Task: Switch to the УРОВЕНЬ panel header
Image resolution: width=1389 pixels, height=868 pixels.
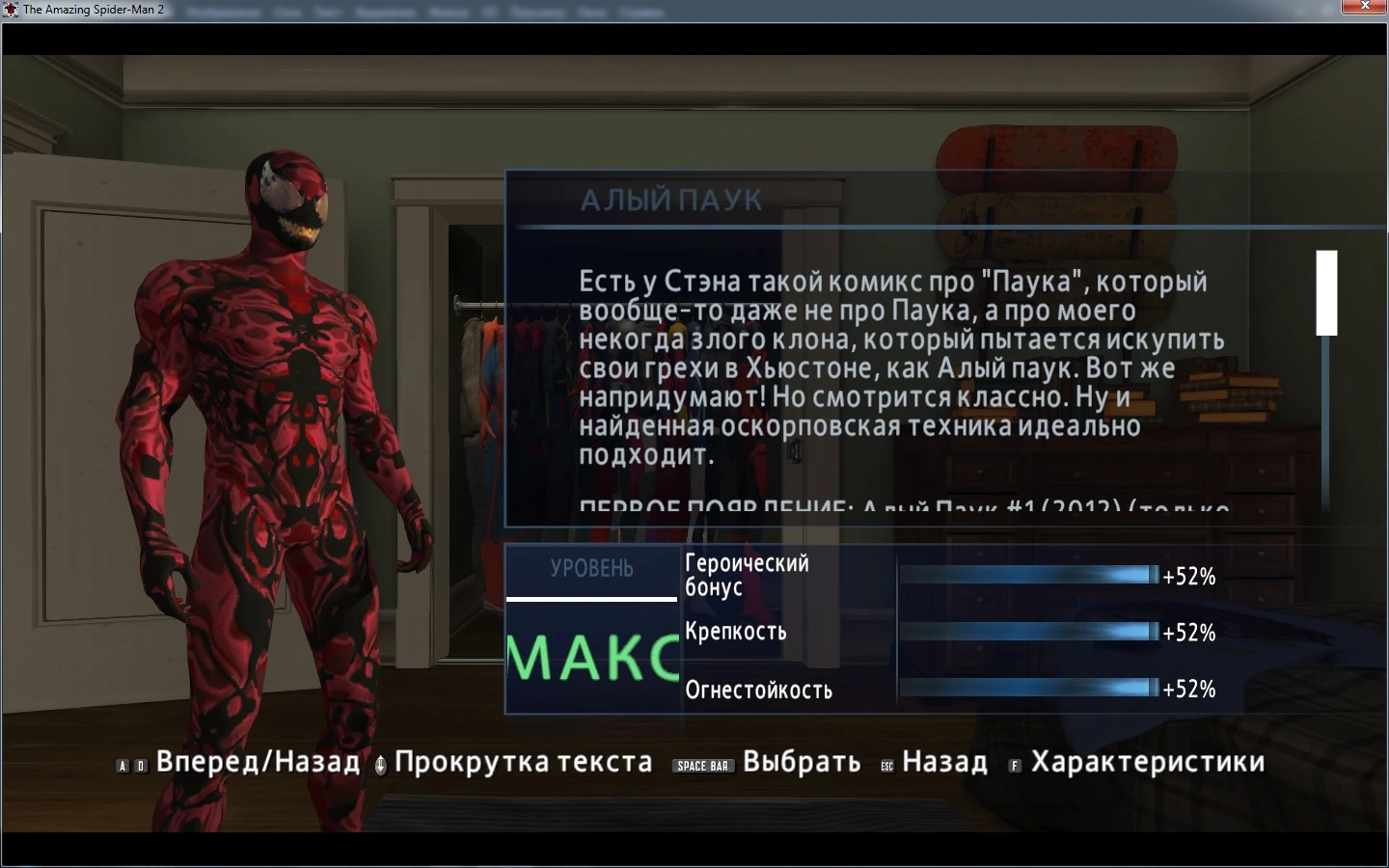Action: pos(591,570)
